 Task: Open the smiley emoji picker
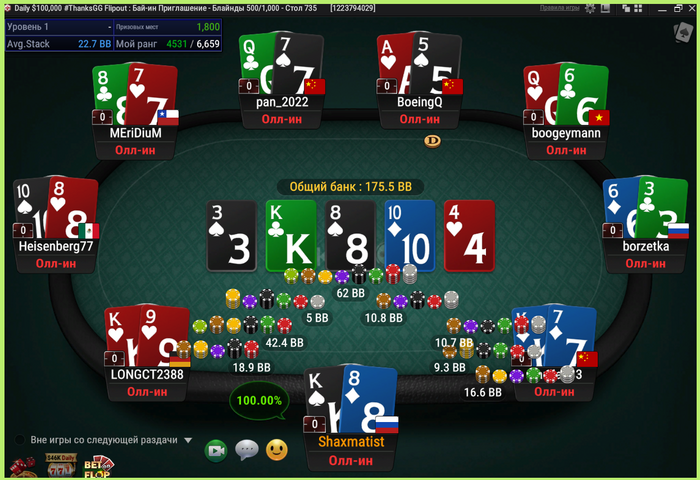click(x=276, y=451)
